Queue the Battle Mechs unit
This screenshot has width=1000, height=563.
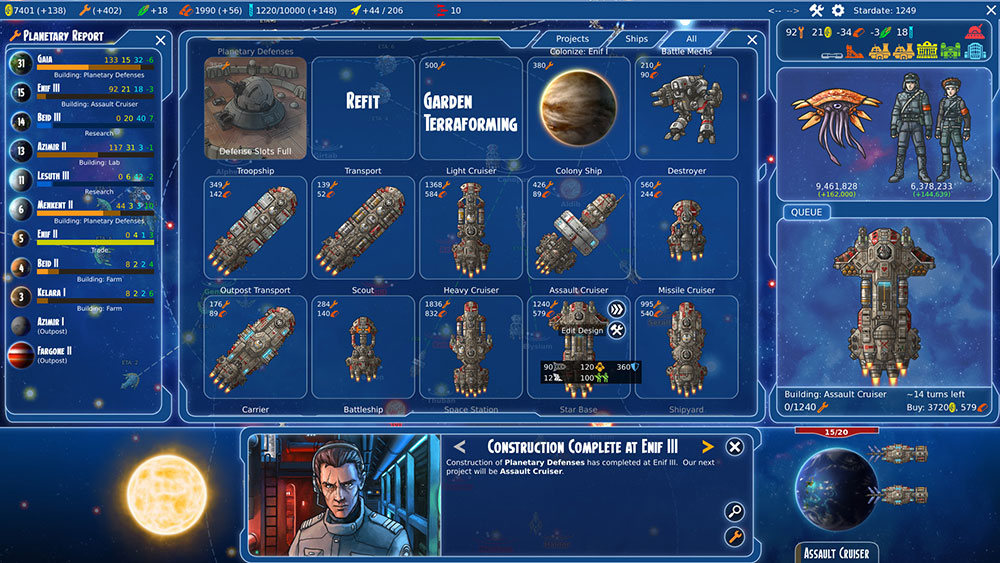coord(687,108)
